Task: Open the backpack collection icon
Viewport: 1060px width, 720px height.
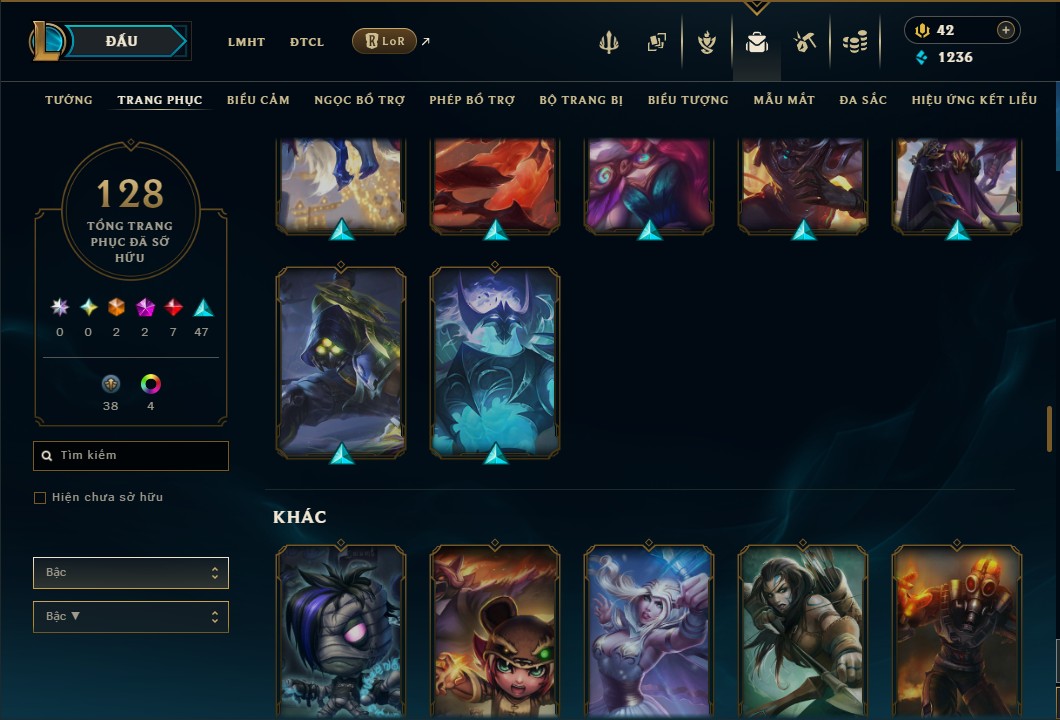Action: click(756, 42)
